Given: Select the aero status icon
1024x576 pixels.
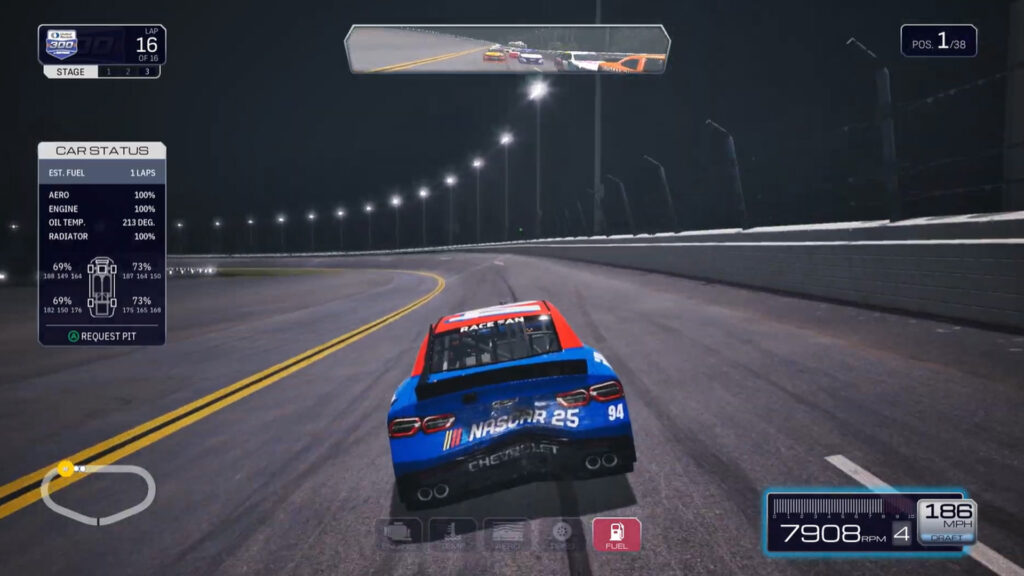Looking at the screenshot, I should (x=507, y=535).
